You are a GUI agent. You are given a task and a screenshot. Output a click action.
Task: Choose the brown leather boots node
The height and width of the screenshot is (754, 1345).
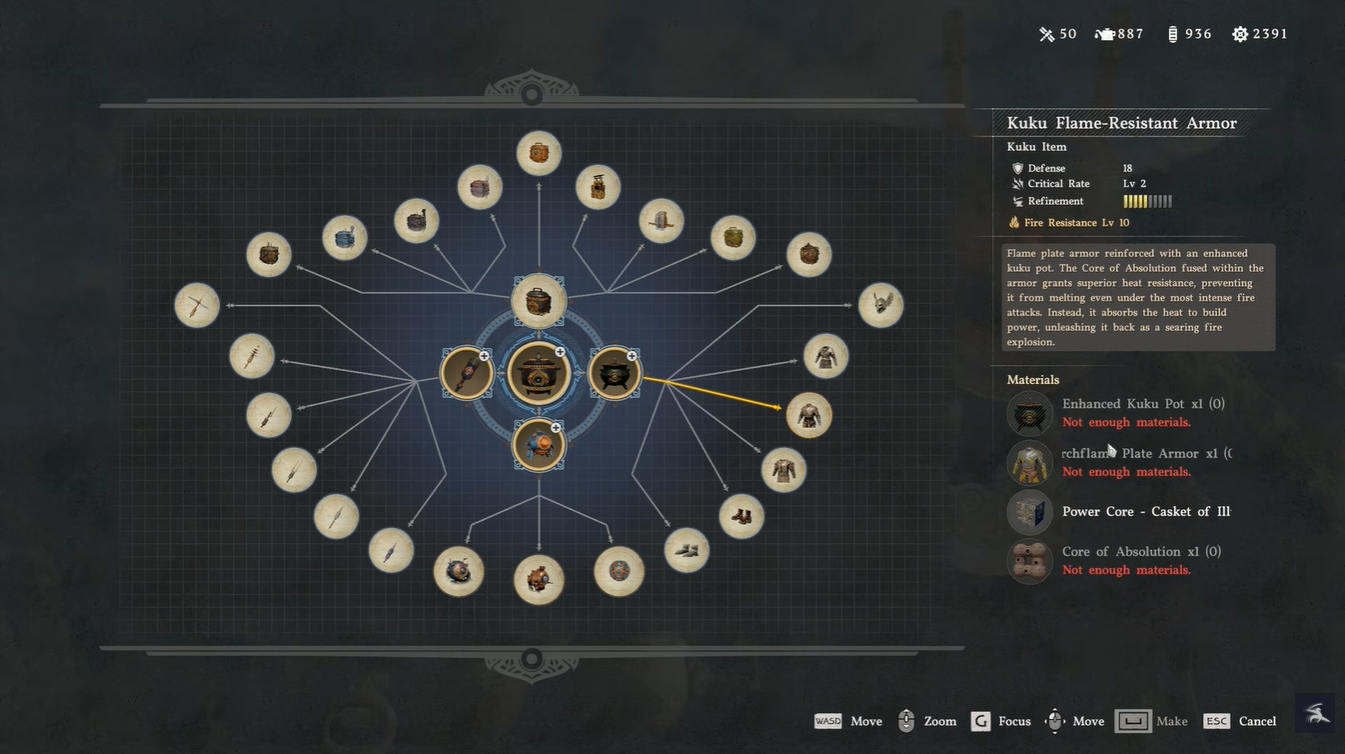click(741, 516)
